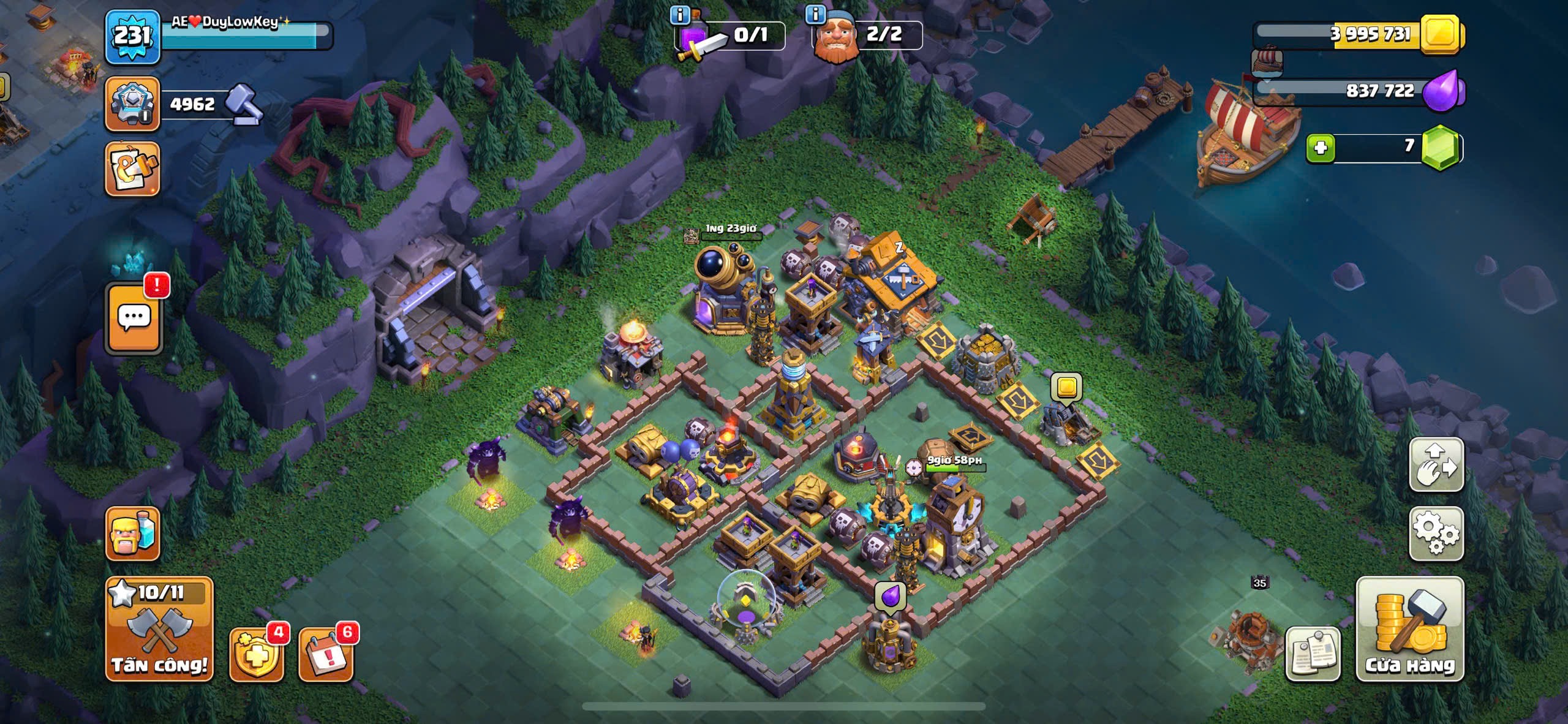This screenshot has height=724, width=1568.
Task: Open the settings gears button
Action: click(x=1436, y=534)
